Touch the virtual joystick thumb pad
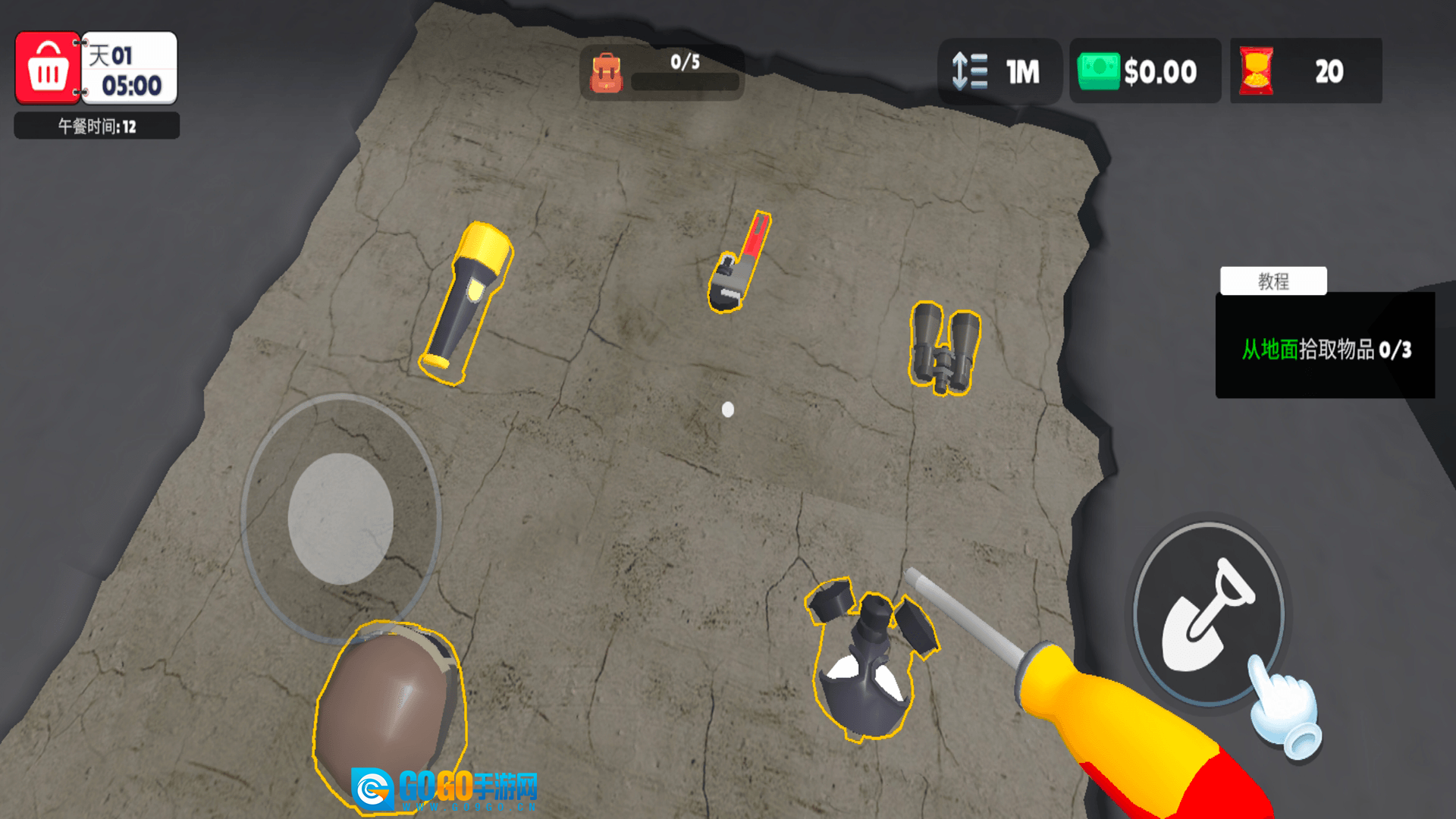The height and width of the screenshot is (819, 1456). coord(340,519)
